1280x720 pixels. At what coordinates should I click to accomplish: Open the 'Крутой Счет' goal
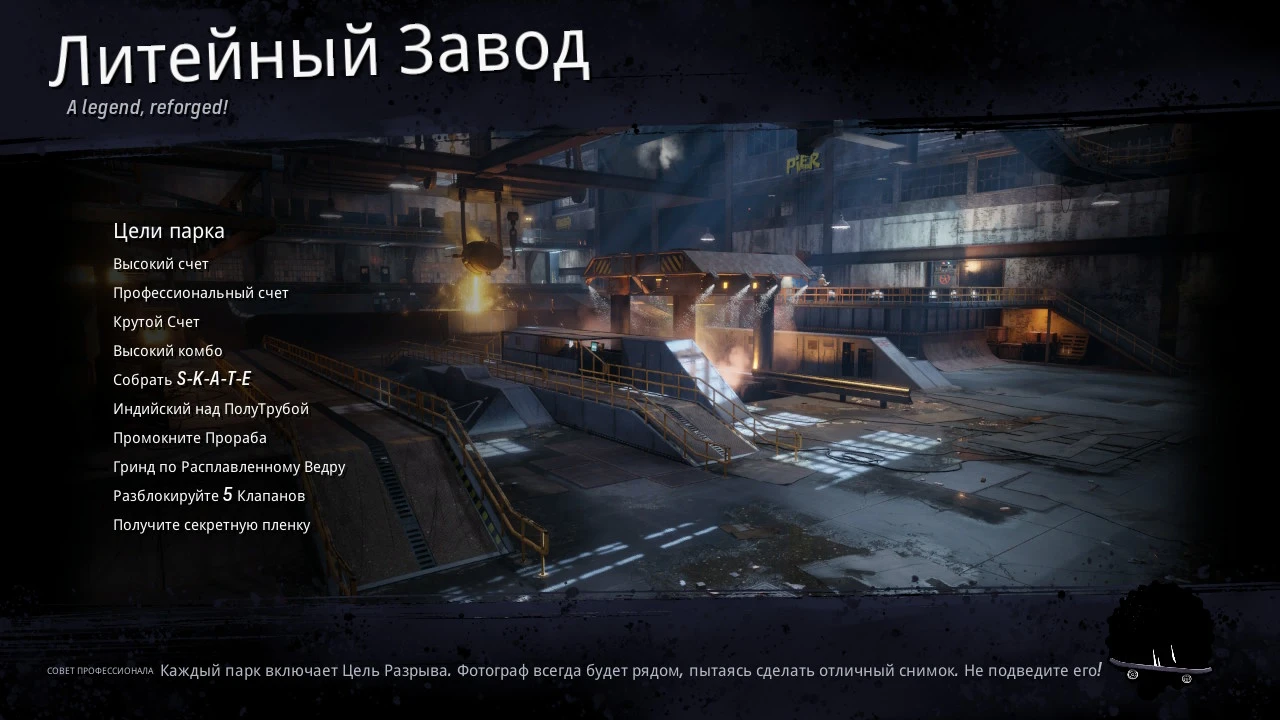pyautogui.click(x=156, y=321)
